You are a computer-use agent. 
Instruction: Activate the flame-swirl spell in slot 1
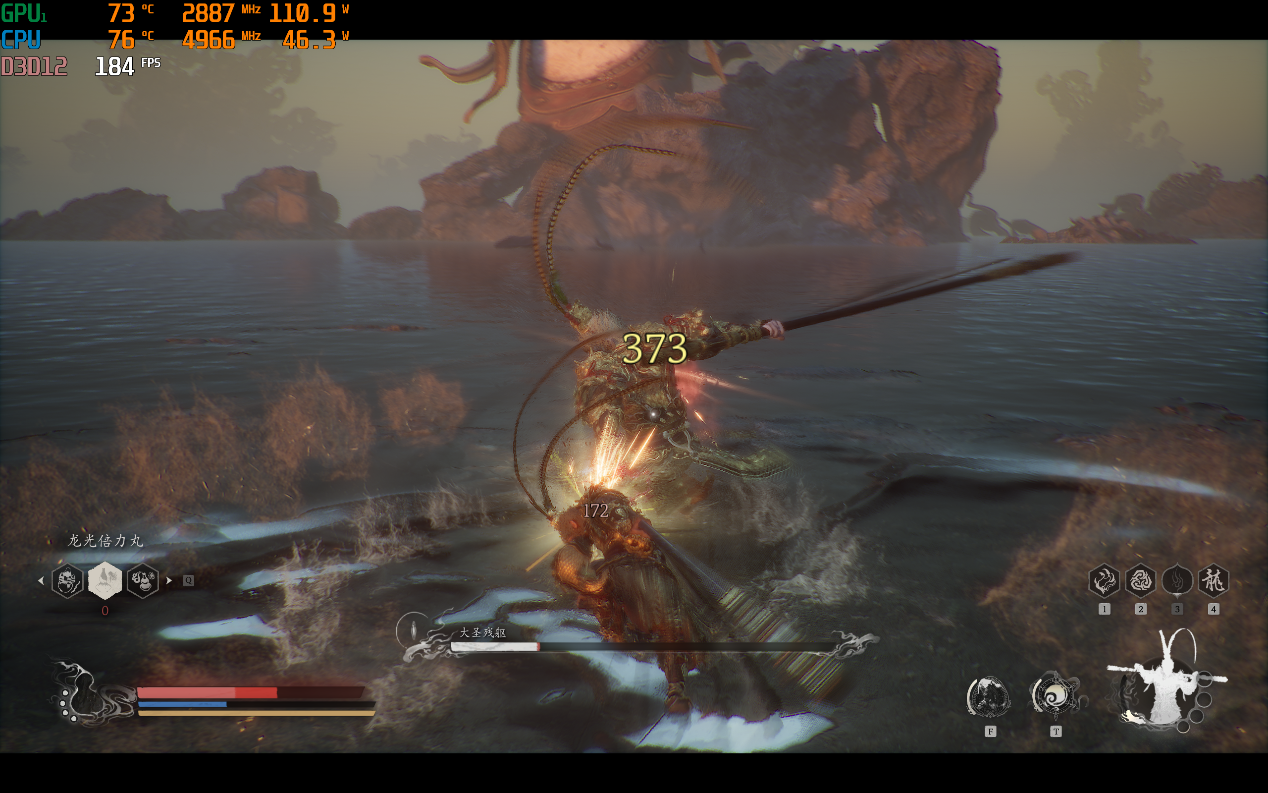[1104, 581]
